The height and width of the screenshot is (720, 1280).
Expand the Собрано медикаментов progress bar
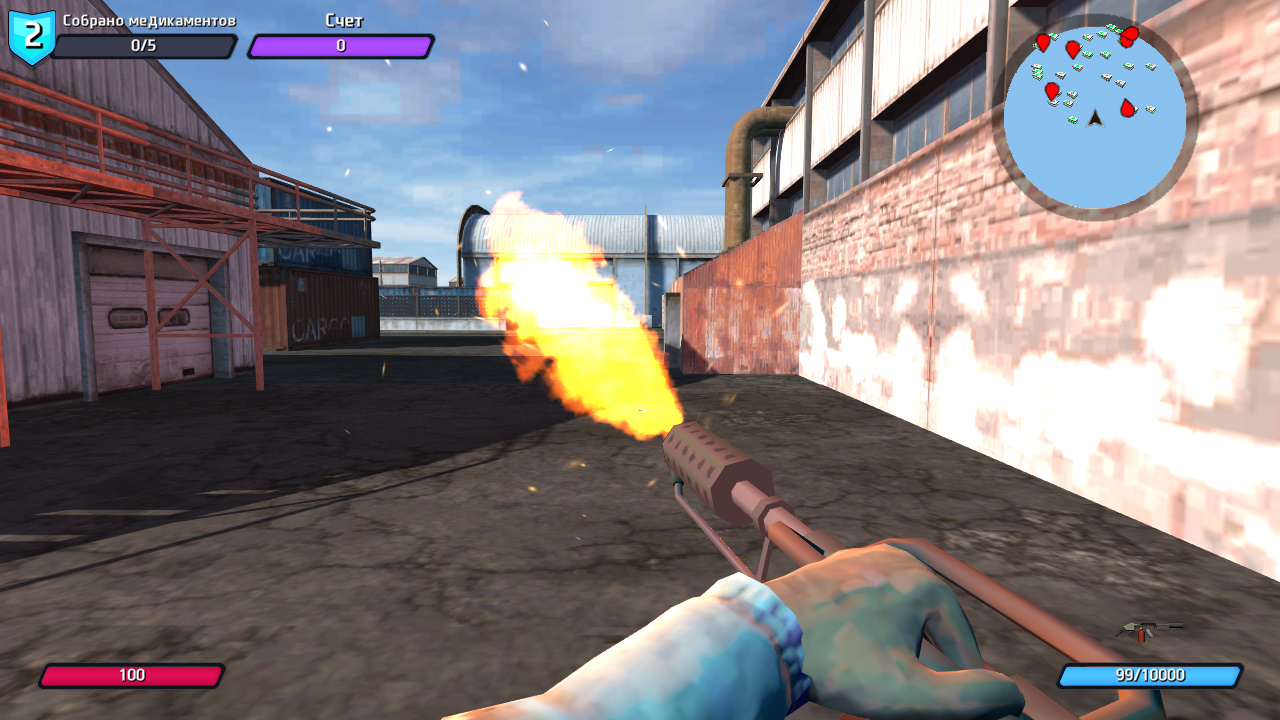pos(150,44)
